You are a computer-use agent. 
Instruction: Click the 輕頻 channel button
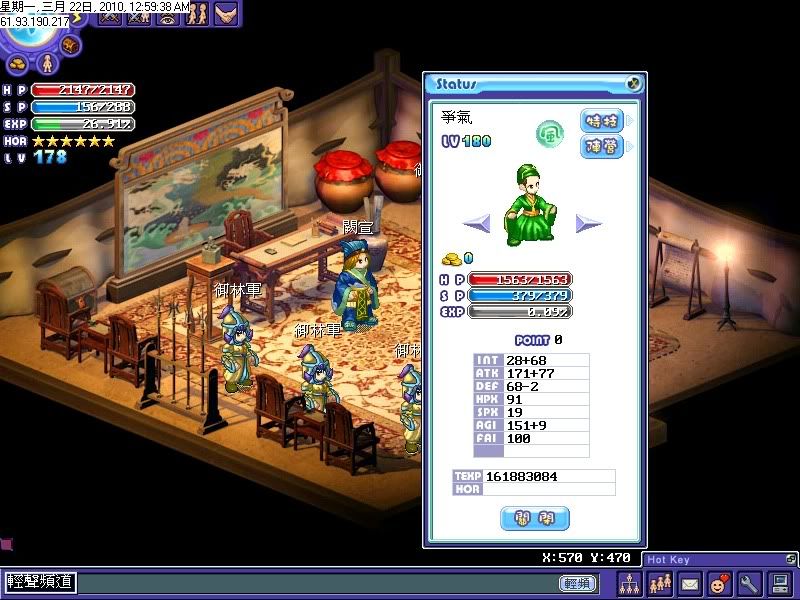point(577,583)
